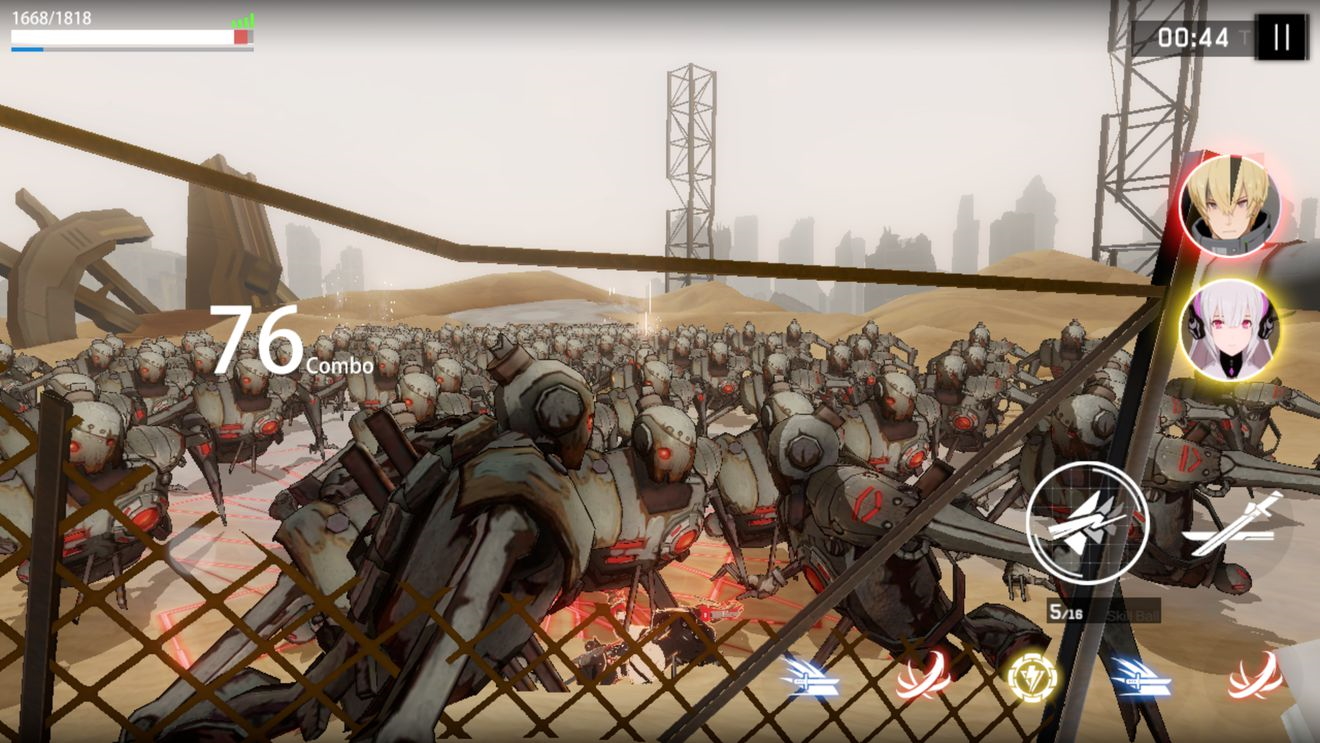The height and width of the screenshot is (743, 1320).
Task: Switch to the white-haired character portrait
Action: (x=1229, y=329)
